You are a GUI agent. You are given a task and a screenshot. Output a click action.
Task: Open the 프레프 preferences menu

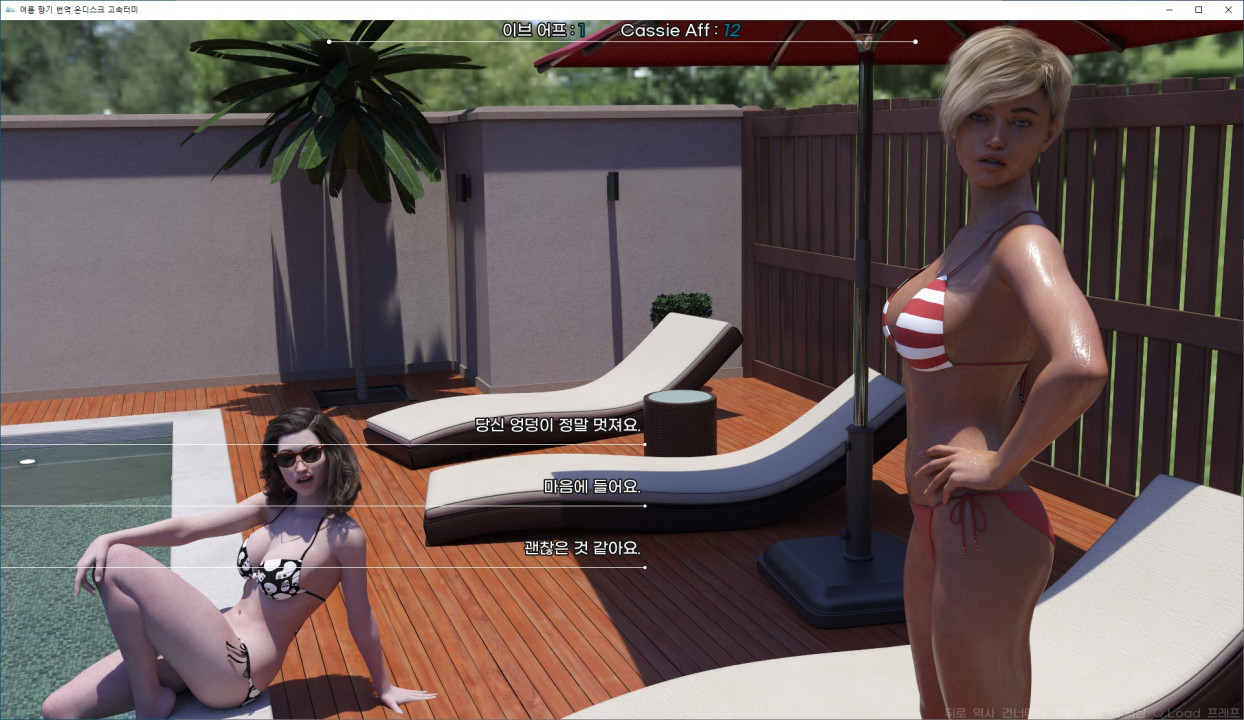click(1222, 713)
